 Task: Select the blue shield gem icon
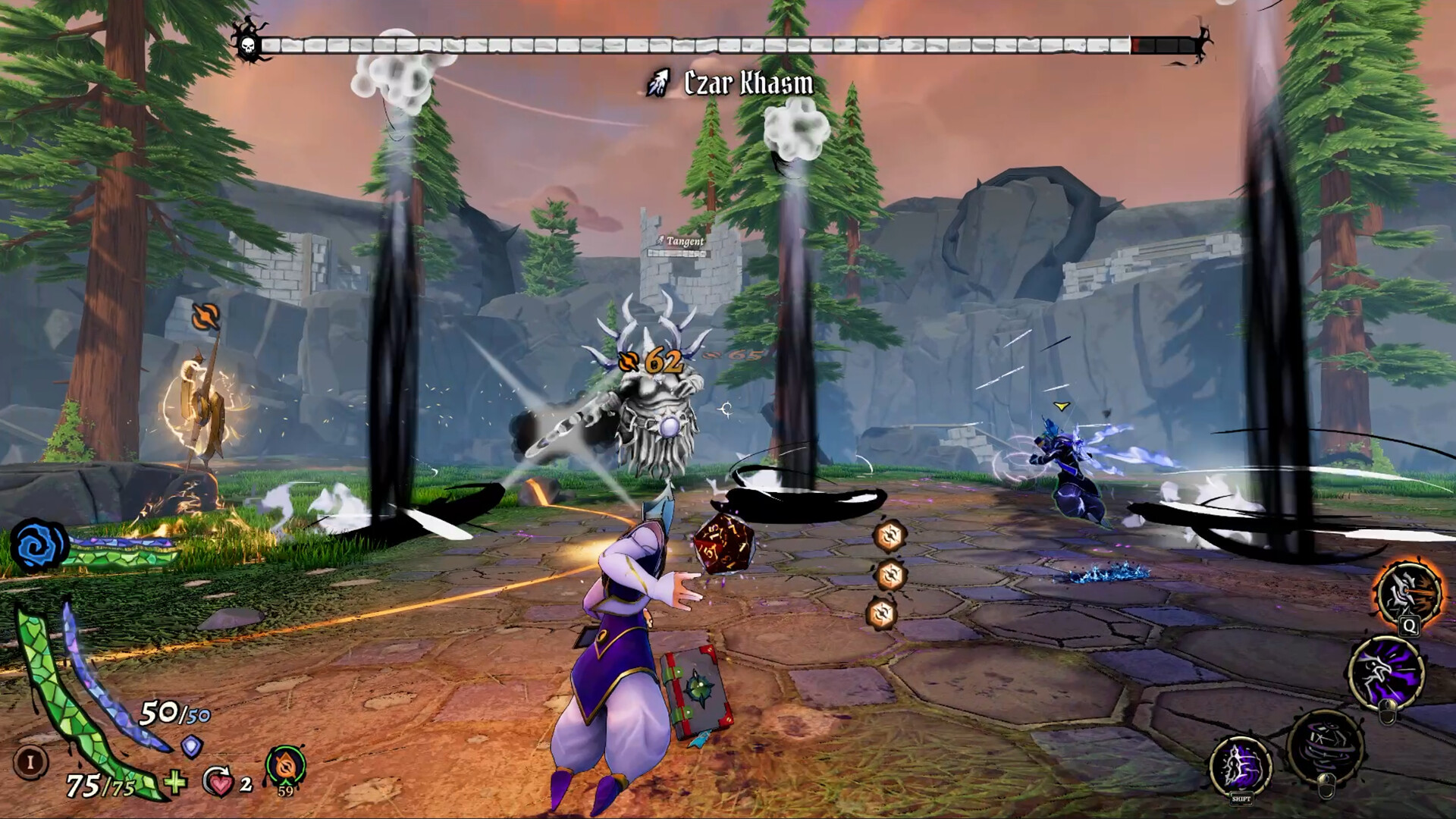click(193, 747)
